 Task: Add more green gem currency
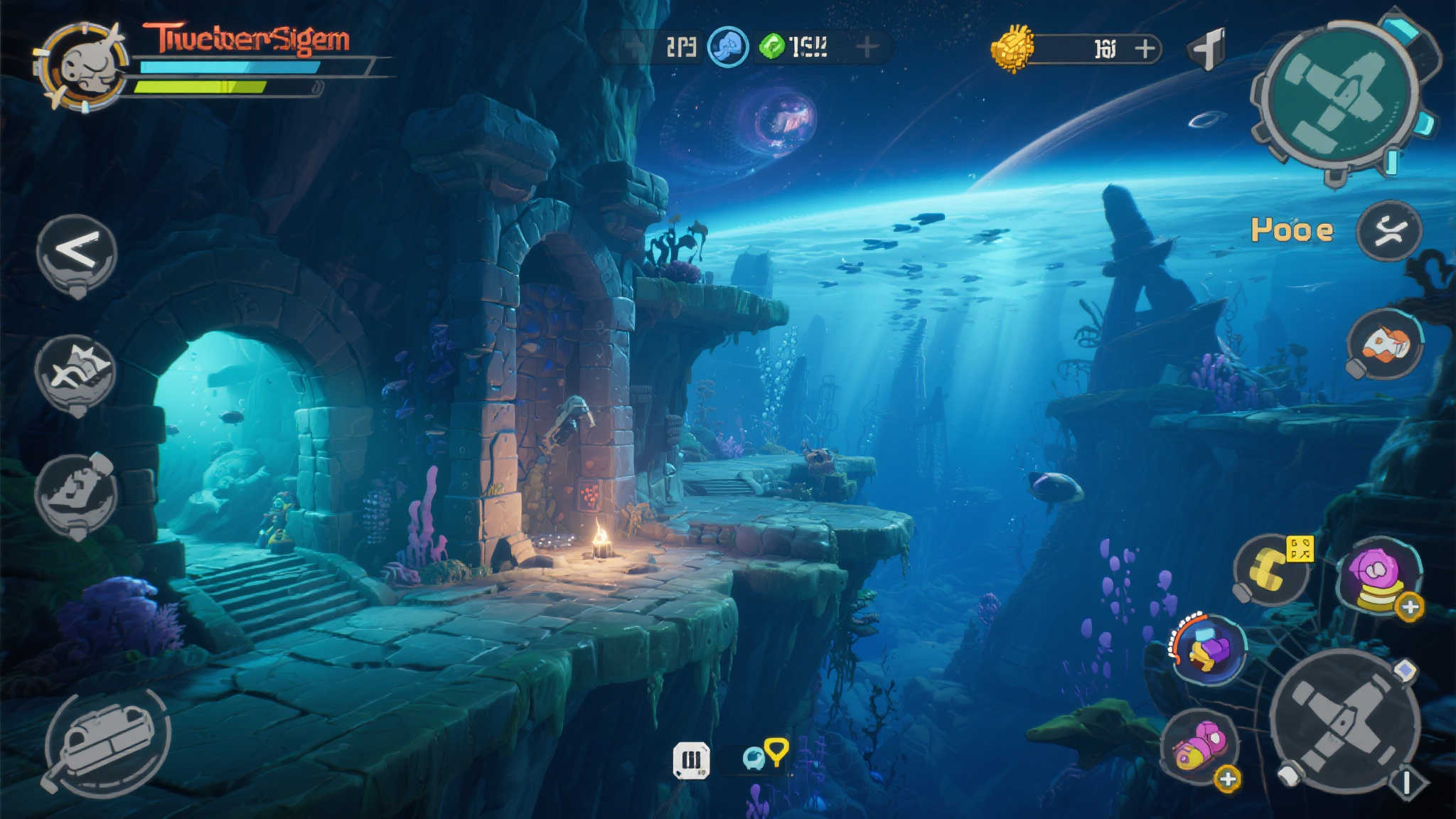pos(866,48)
